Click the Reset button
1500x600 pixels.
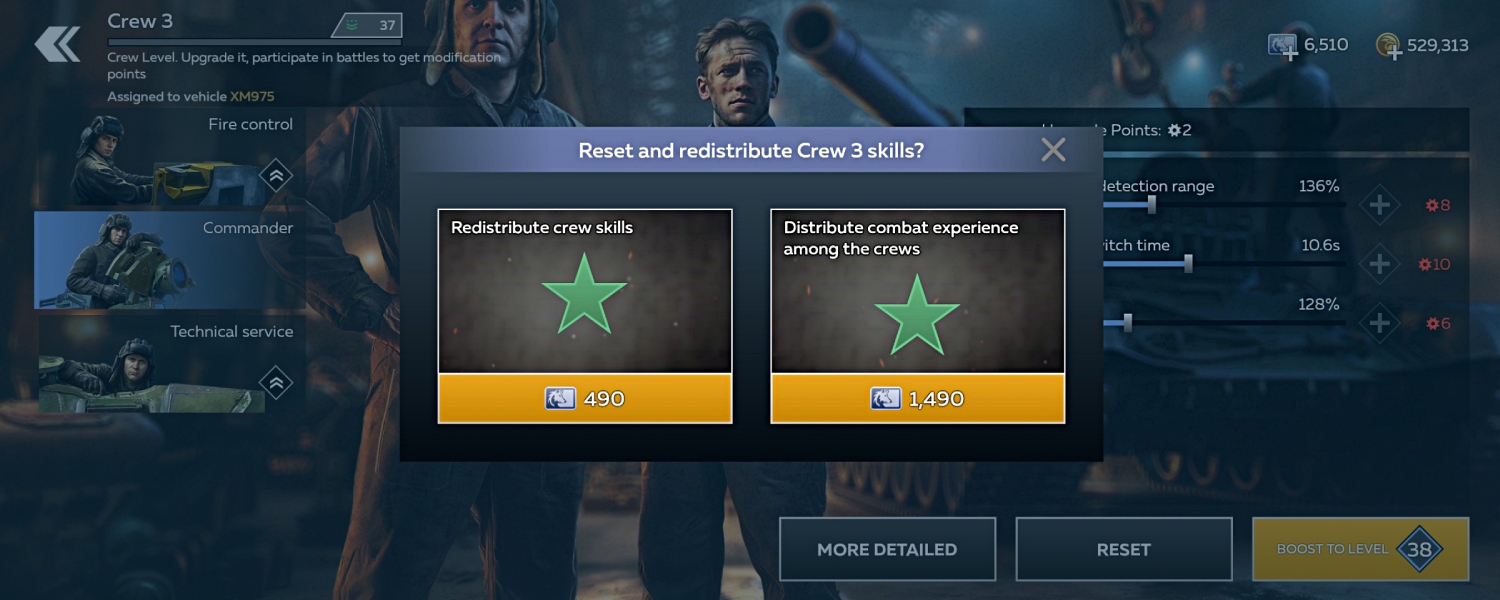coord(1123,549)
